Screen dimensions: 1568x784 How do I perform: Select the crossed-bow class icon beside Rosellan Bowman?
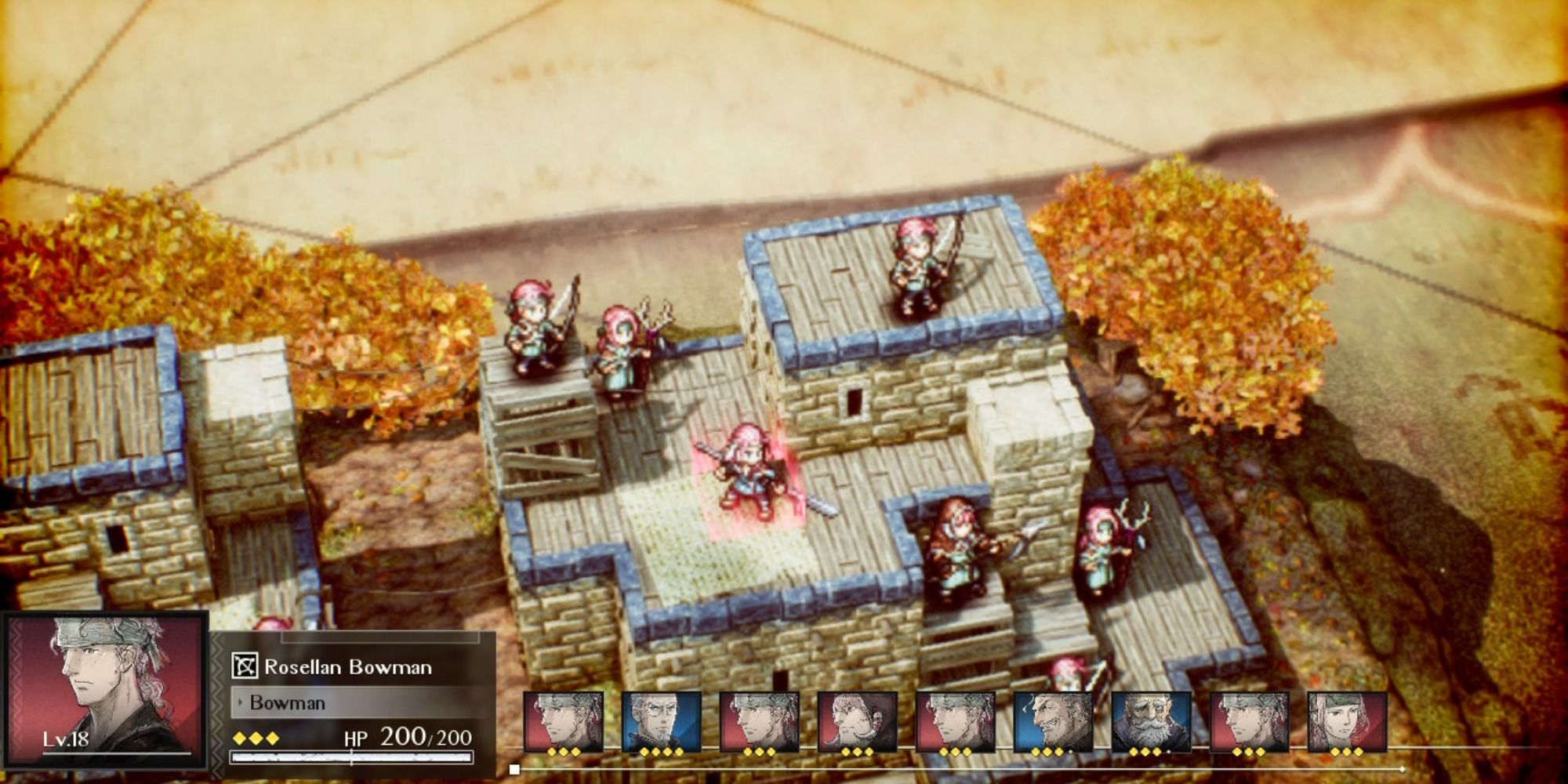pyautogui.click(x=245, y=666)
